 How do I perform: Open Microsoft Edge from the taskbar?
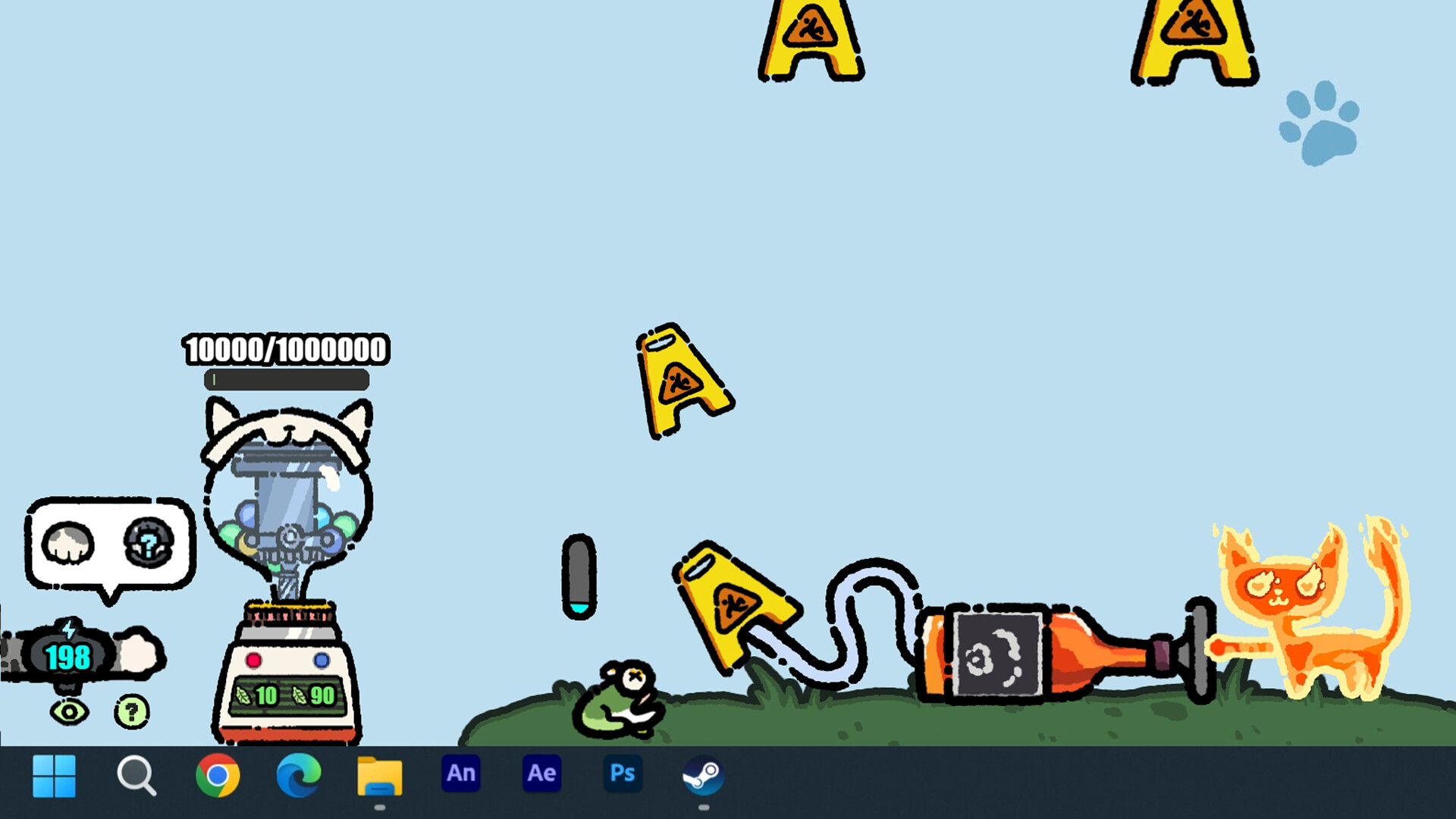pyautogui.click(x=297, y=775)
